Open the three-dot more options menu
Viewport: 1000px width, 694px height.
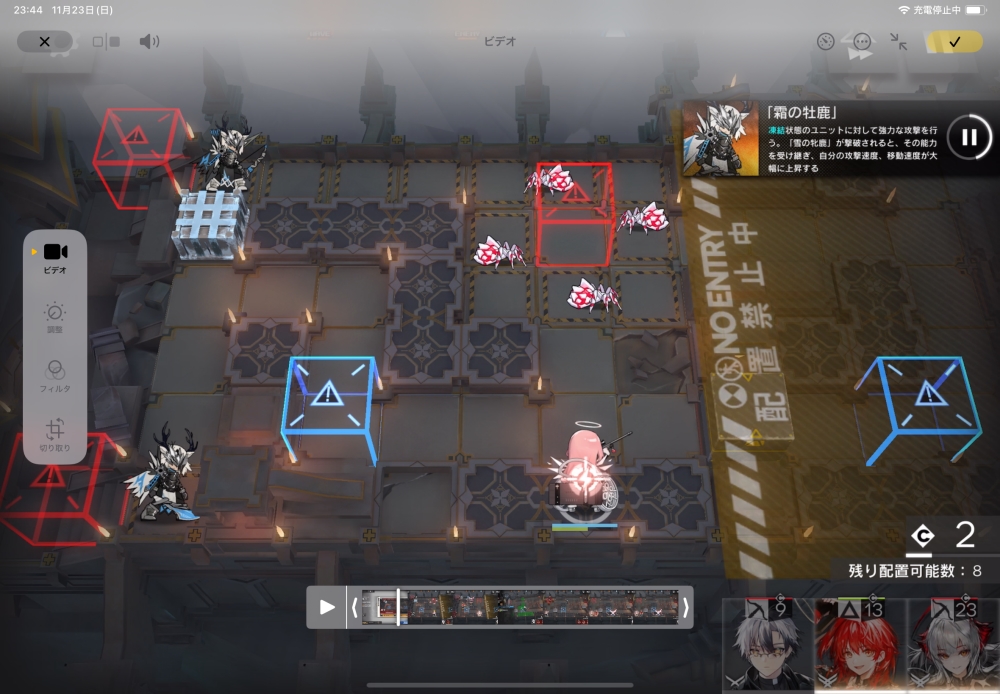coord(862,42)
